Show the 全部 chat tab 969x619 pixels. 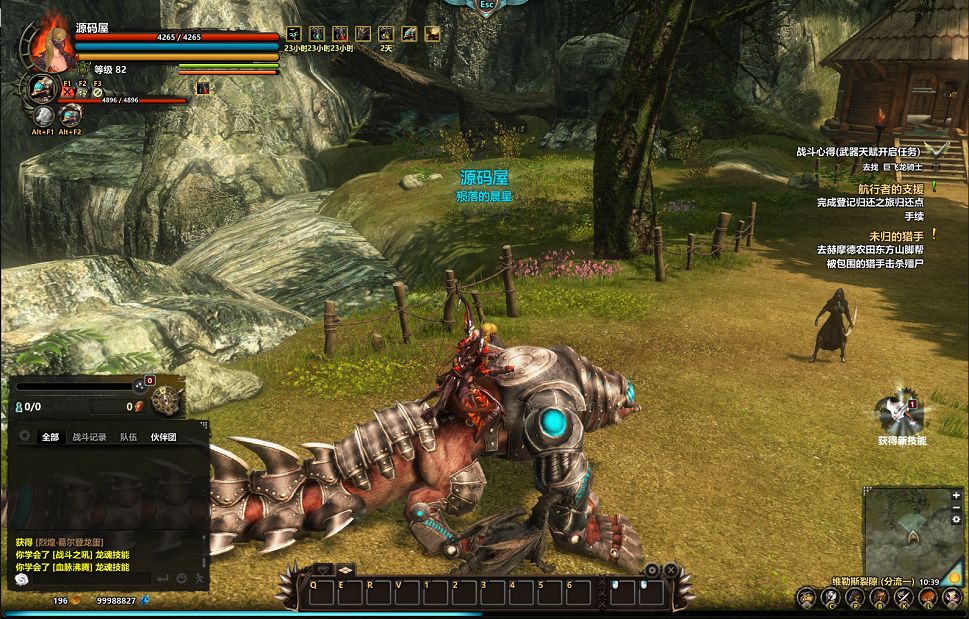pyautogui.click(x=50, y=437)
